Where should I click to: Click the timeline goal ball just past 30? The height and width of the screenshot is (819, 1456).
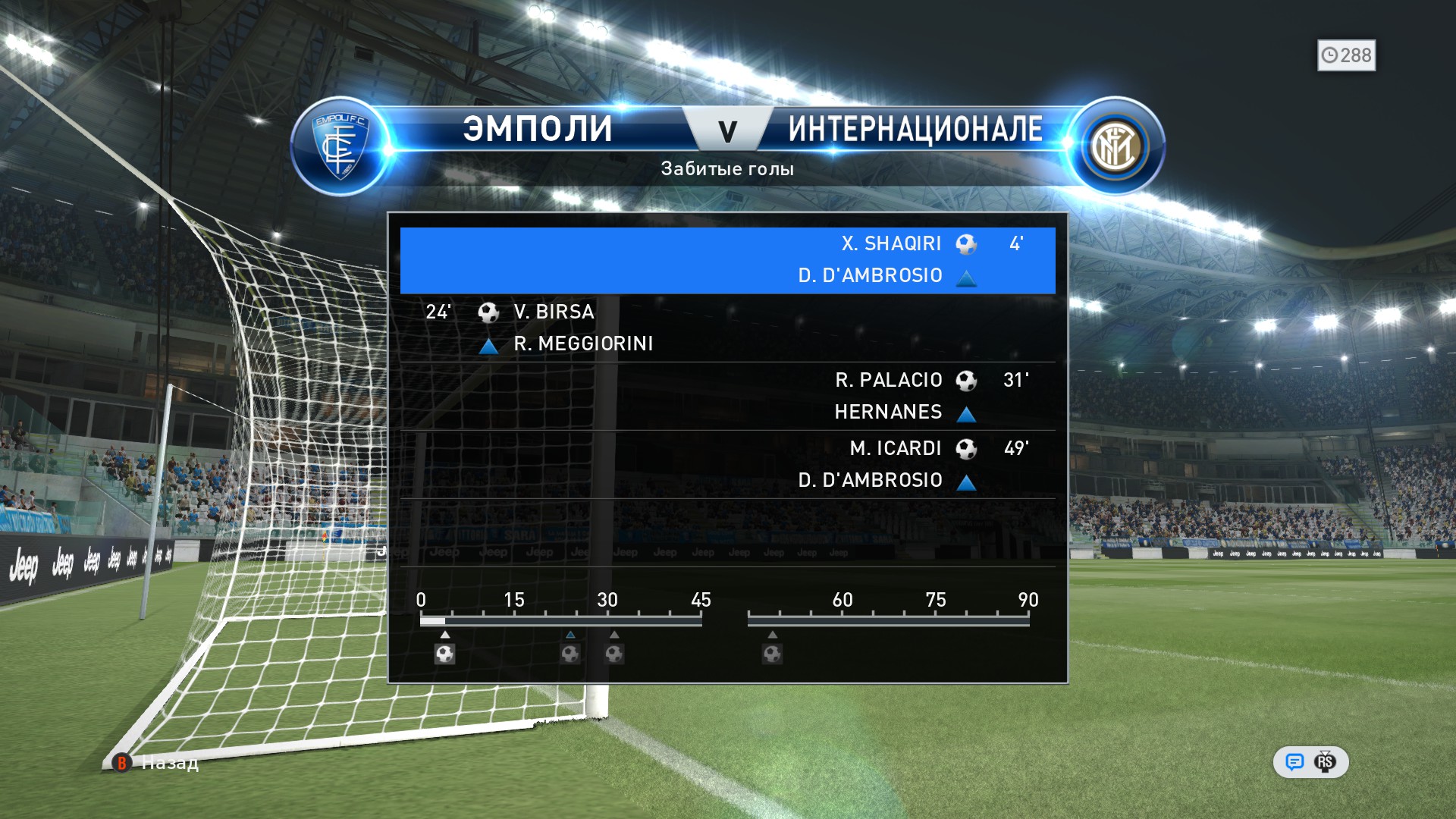614,653
